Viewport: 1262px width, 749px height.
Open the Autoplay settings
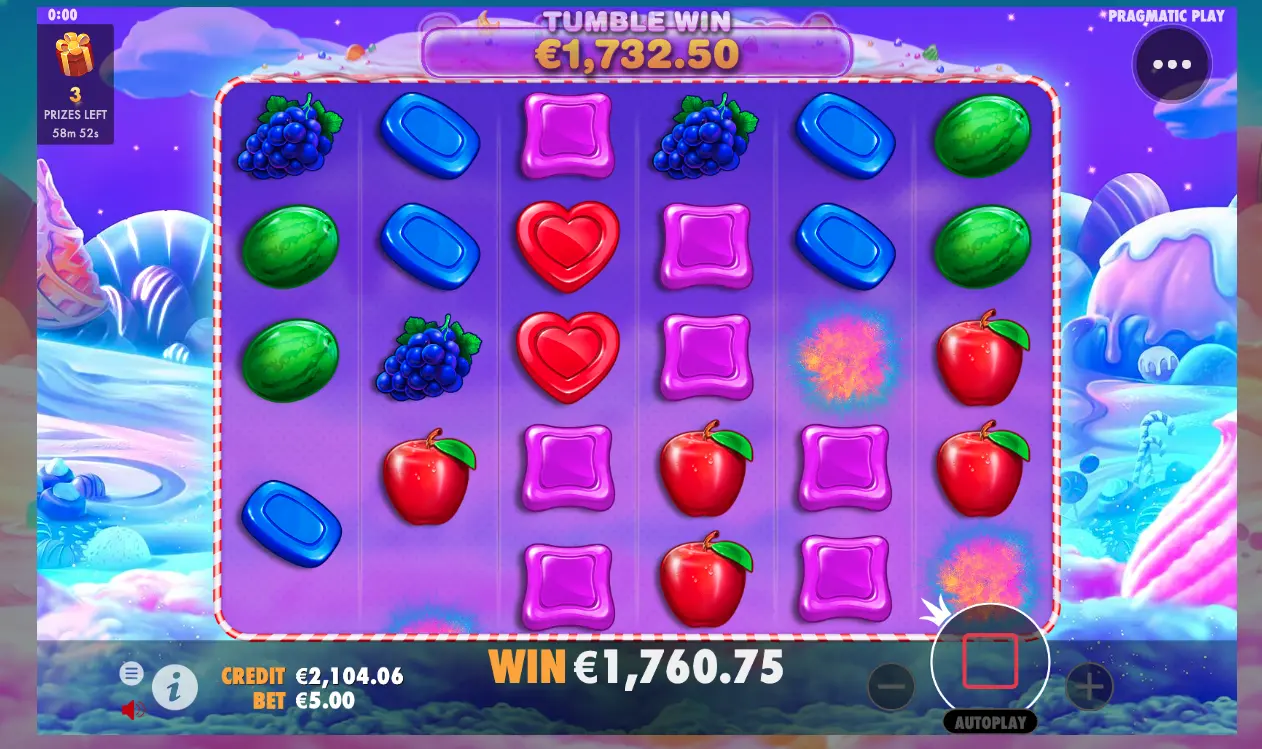pyautogui.click(x=989, y=722)
